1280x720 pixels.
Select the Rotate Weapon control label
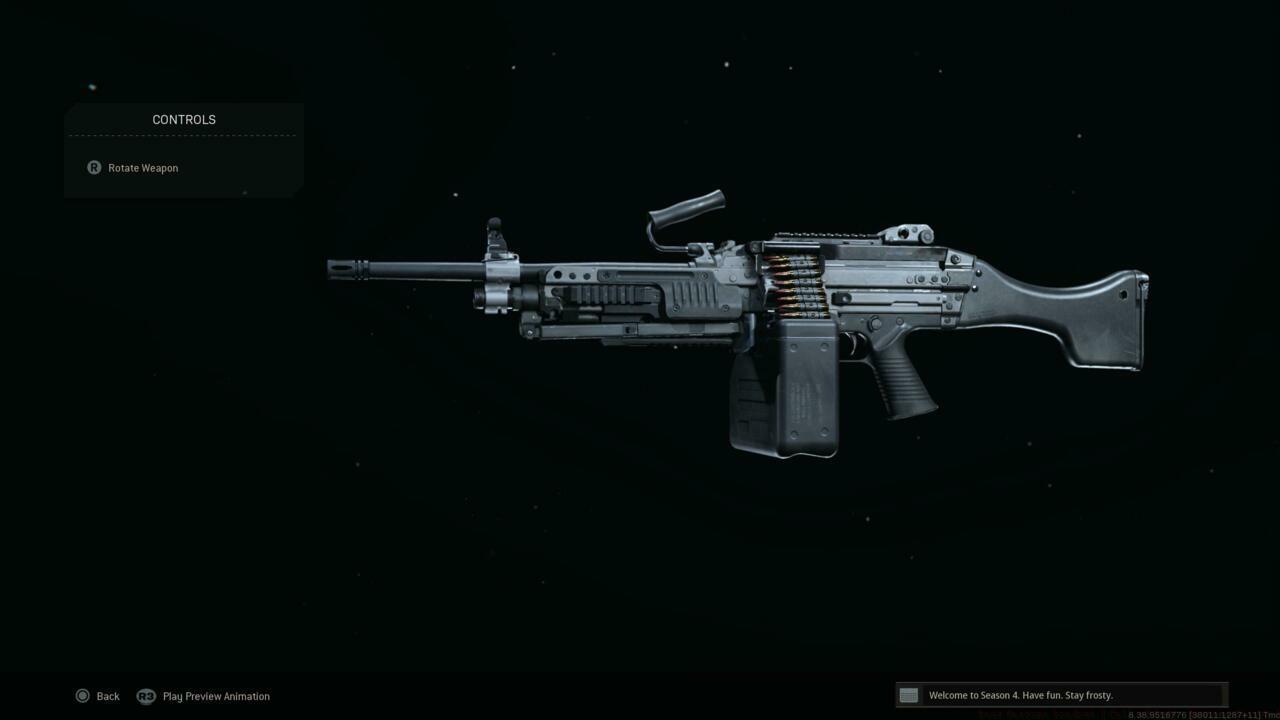143,167
